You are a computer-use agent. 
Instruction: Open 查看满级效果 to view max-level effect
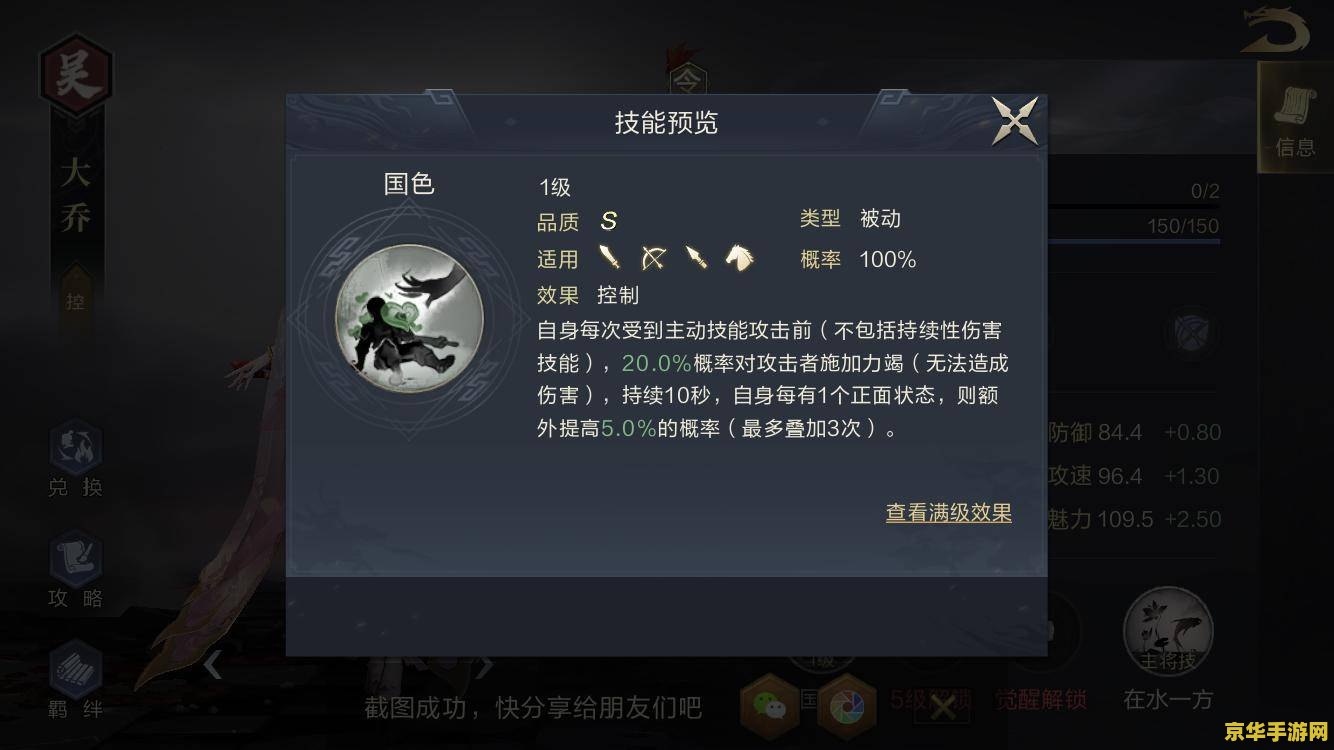[x=947, y=512]
